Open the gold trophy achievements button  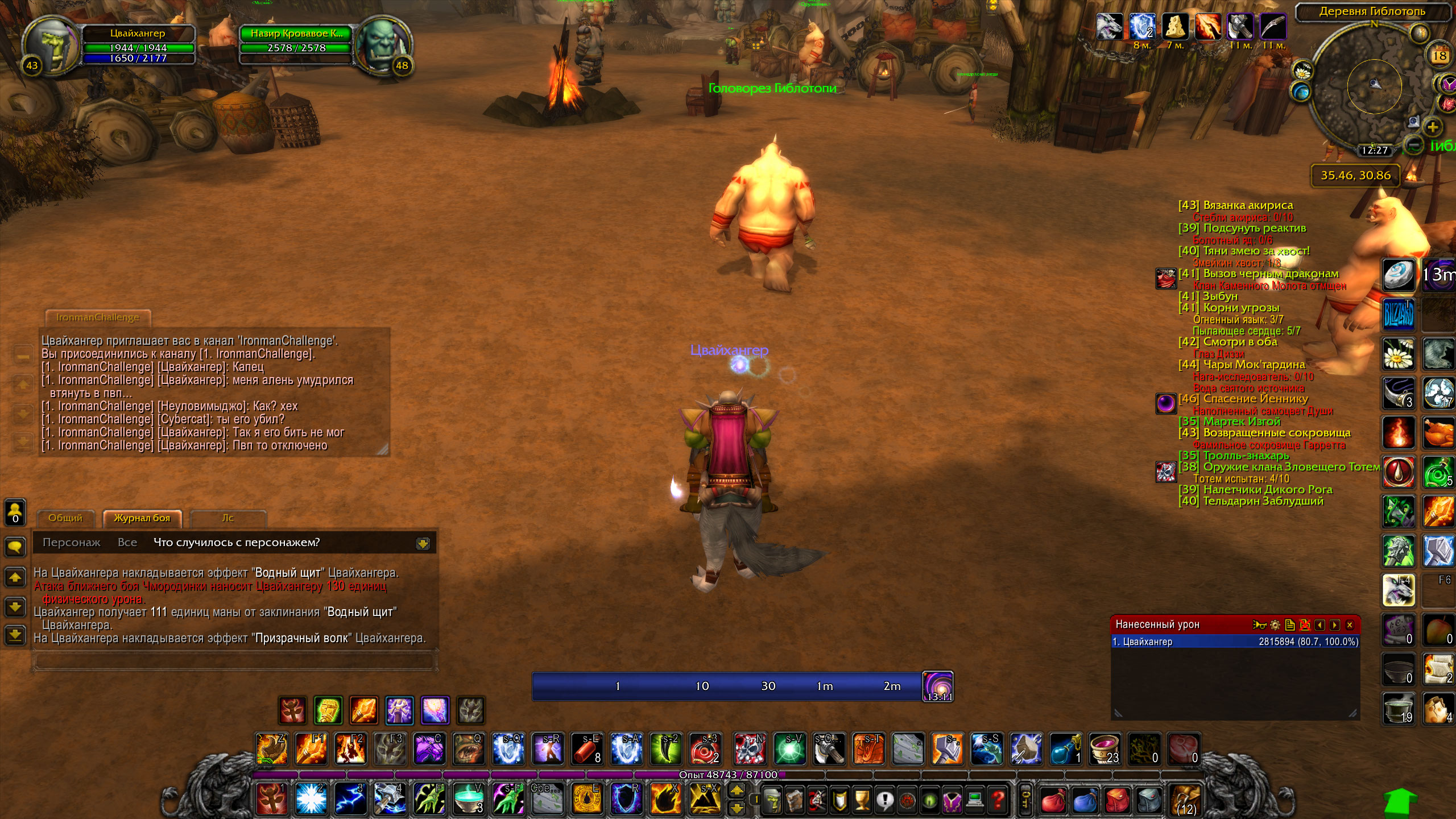[862, 800]
